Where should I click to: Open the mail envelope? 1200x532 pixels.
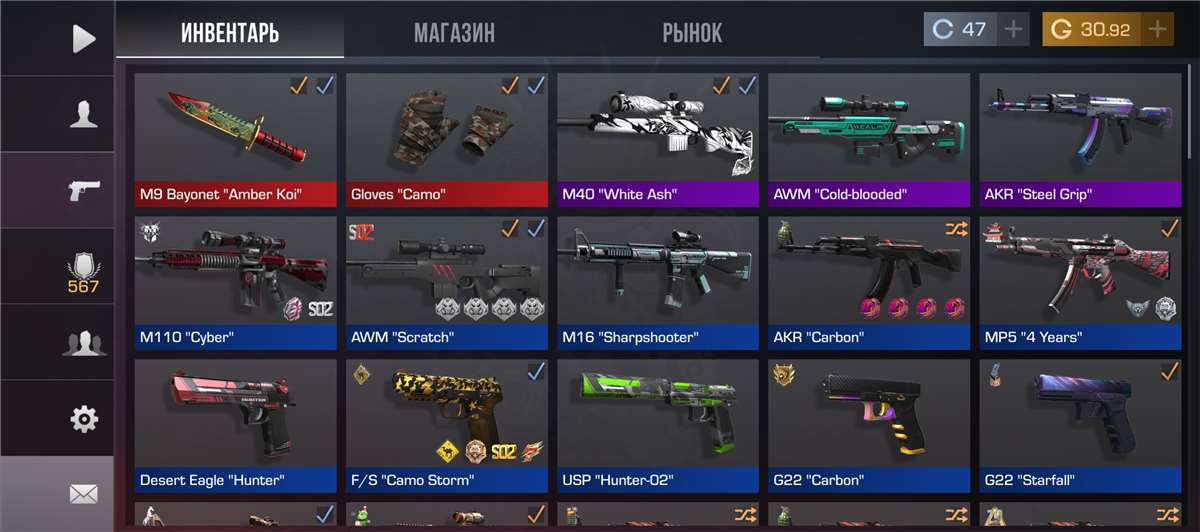click(84, 493)
